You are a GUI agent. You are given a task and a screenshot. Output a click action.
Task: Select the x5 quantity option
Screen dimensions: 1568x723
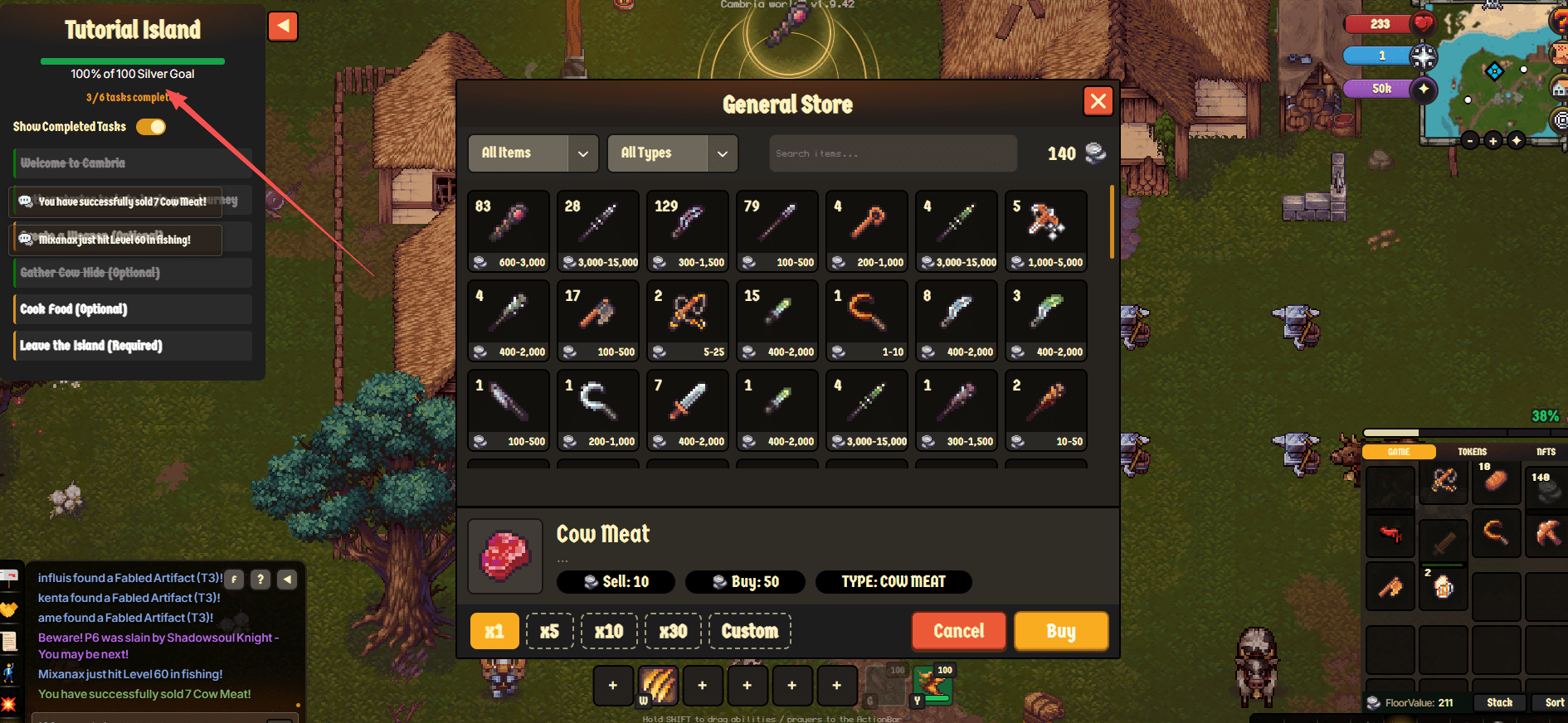tap(549, 631)
